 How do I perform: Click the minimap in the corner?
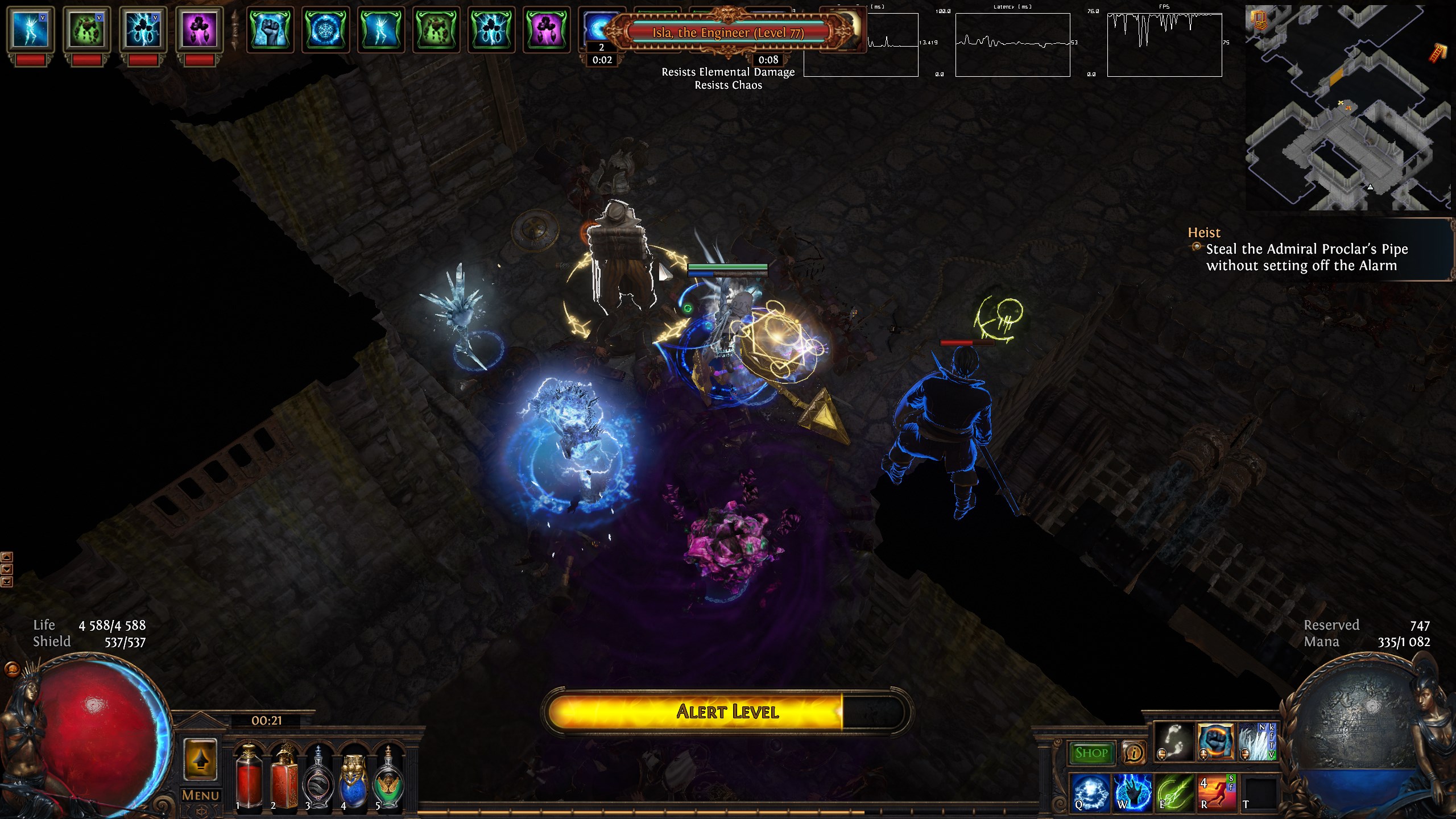tap(1349, 108)
